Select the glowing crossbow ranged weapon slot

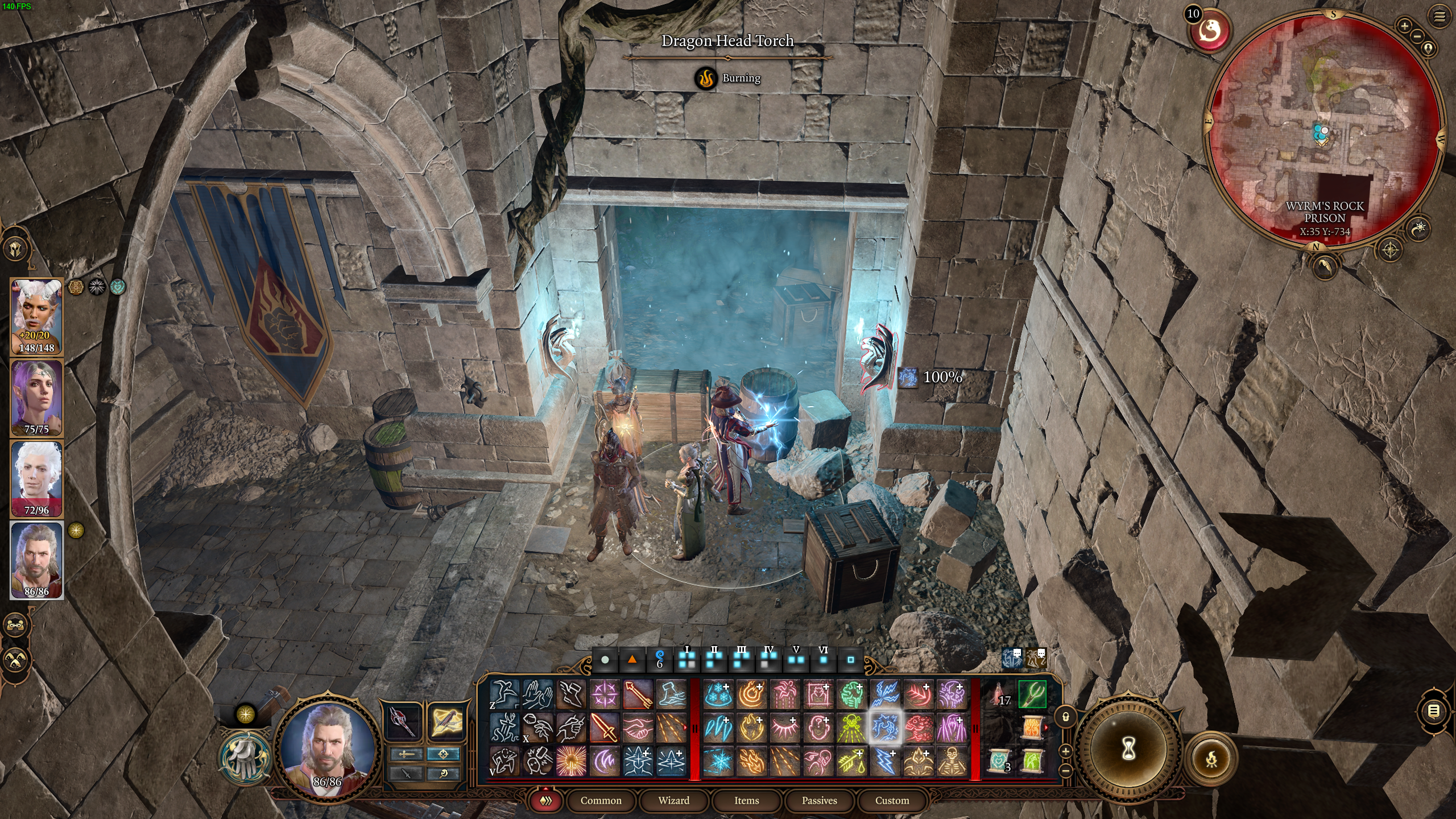[444, 721]
